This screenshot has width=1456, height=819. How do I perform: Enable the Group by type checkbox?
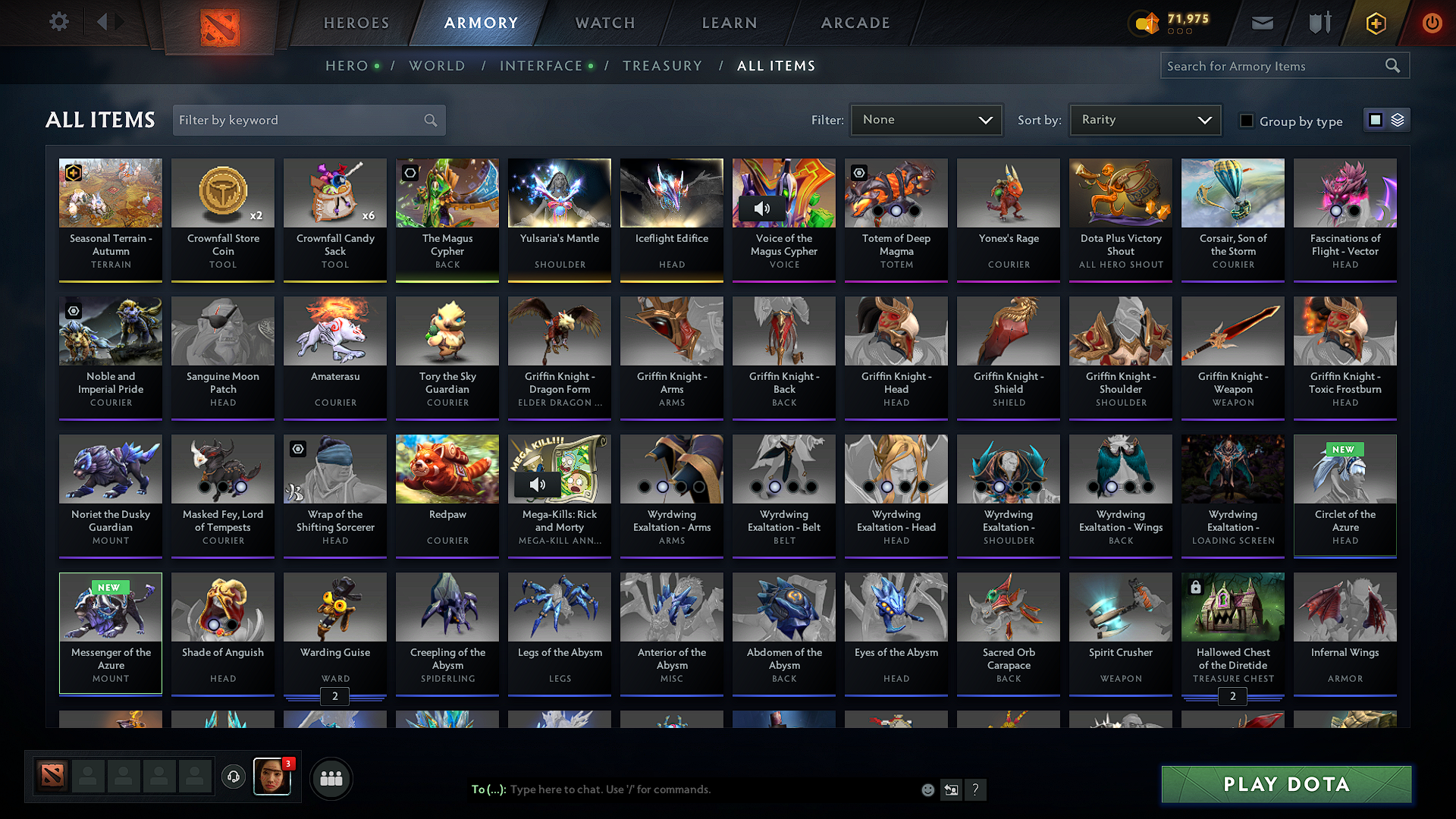[1247, 121]
